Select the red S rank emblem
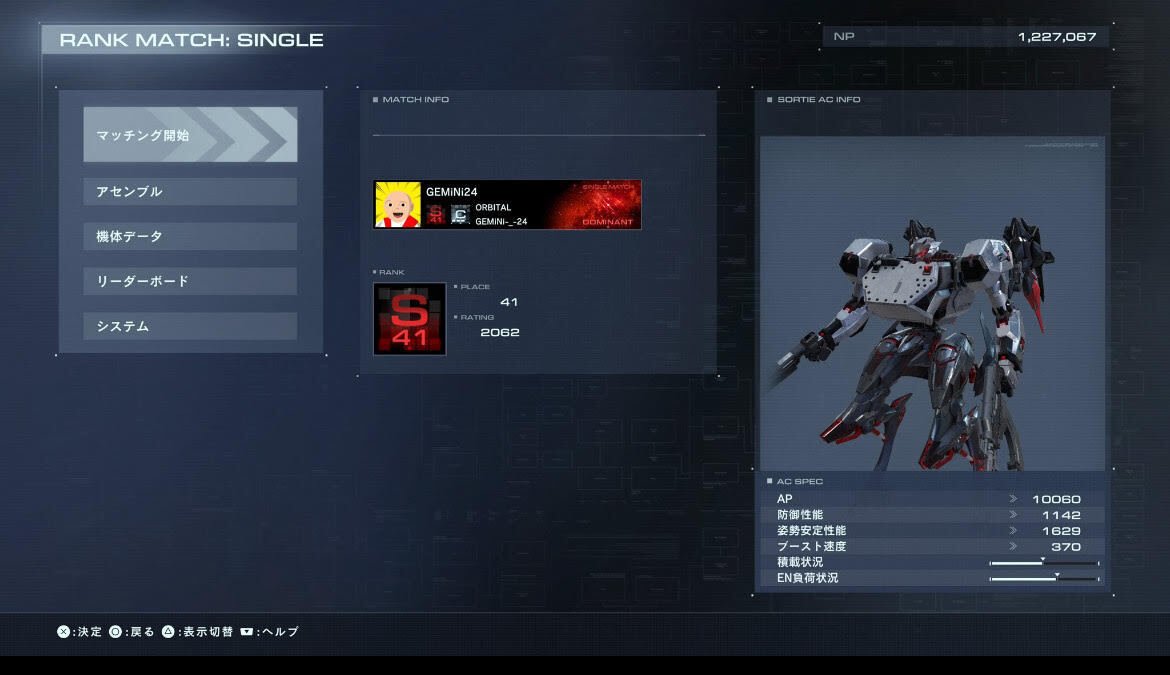The width and height of the screenshot is (1170, 675). point(410,319)
